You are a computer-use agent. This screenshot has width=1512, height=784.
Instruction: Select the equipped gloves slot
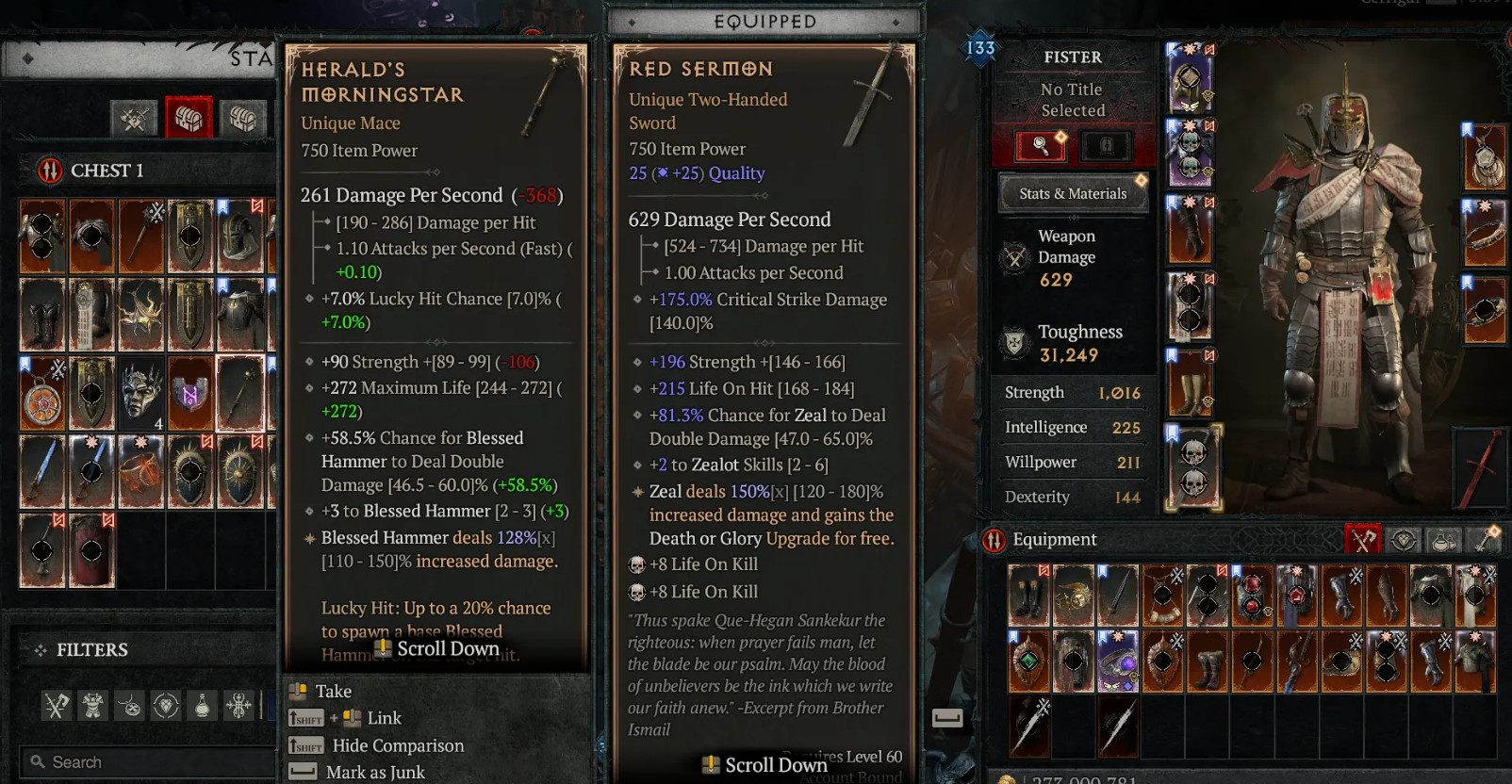[x=1190, y=231]
